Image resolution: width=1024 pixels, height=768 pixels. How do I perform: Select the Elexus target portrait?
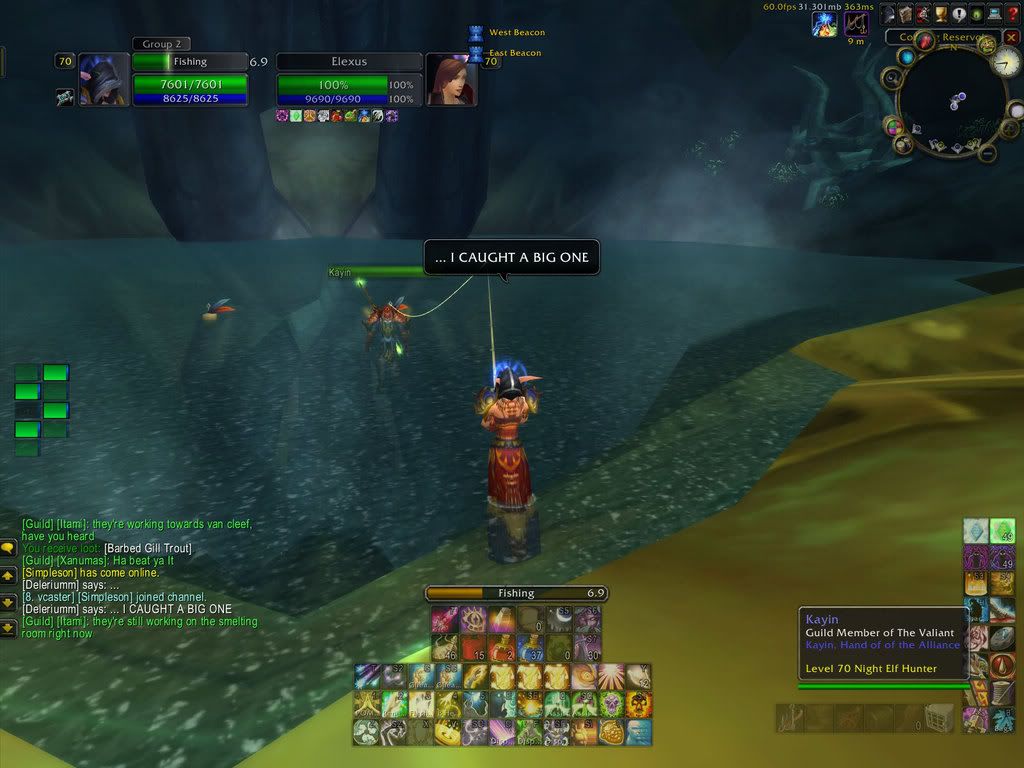[x=451, y=79]
